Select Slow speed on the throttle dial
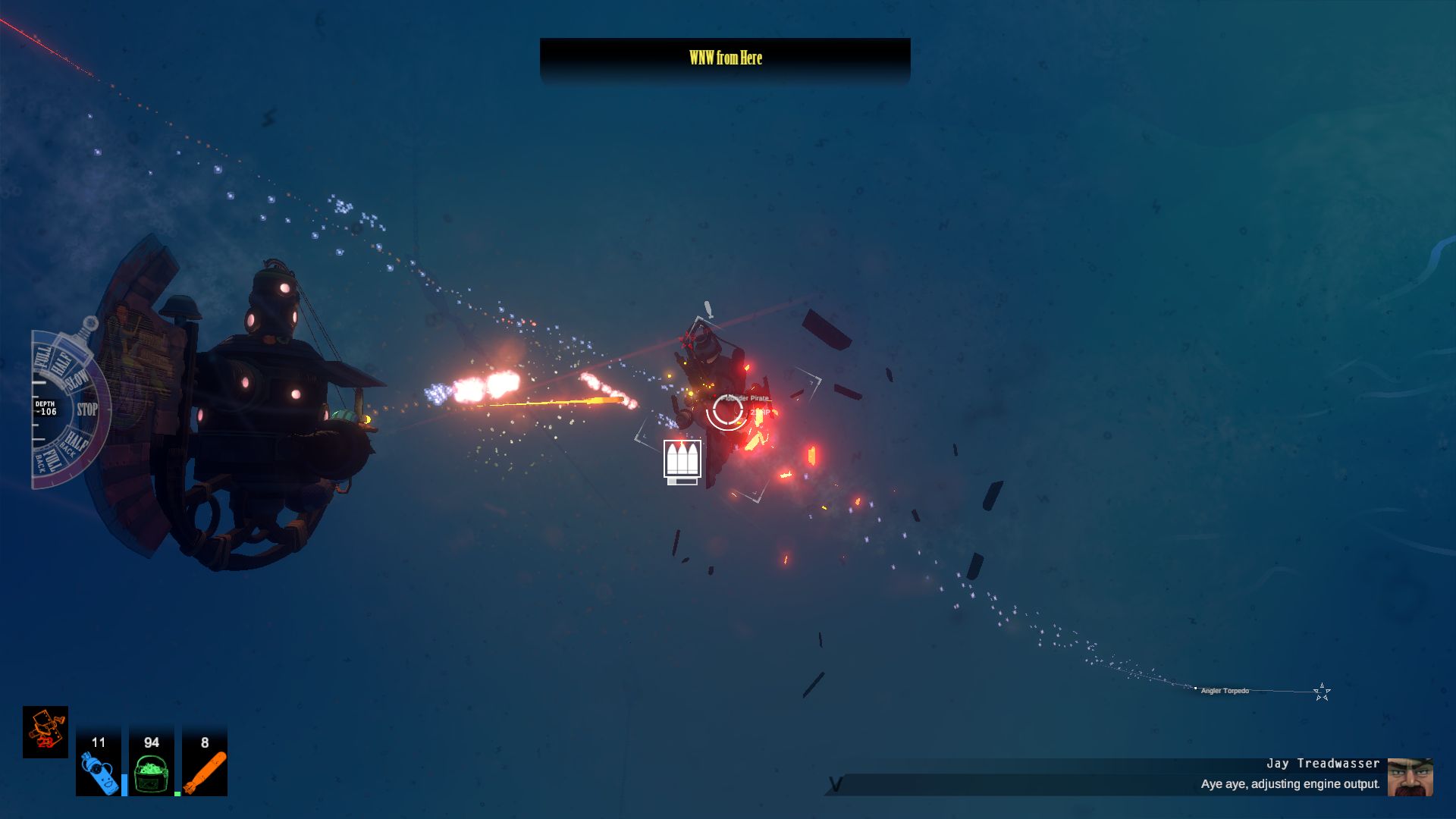 [78, 381]
